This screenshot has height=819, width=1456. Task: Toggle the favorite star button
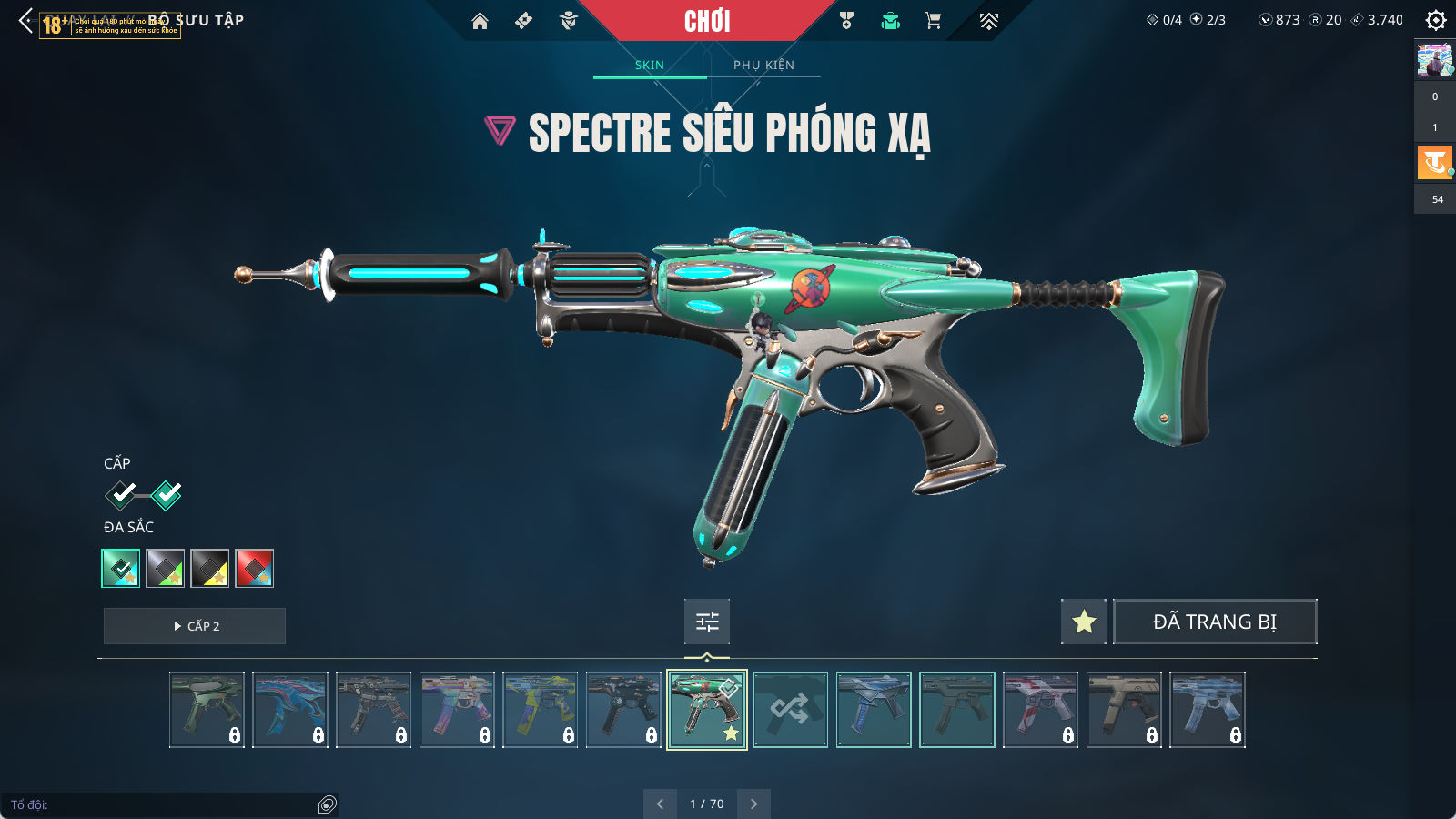point(1083,622)
